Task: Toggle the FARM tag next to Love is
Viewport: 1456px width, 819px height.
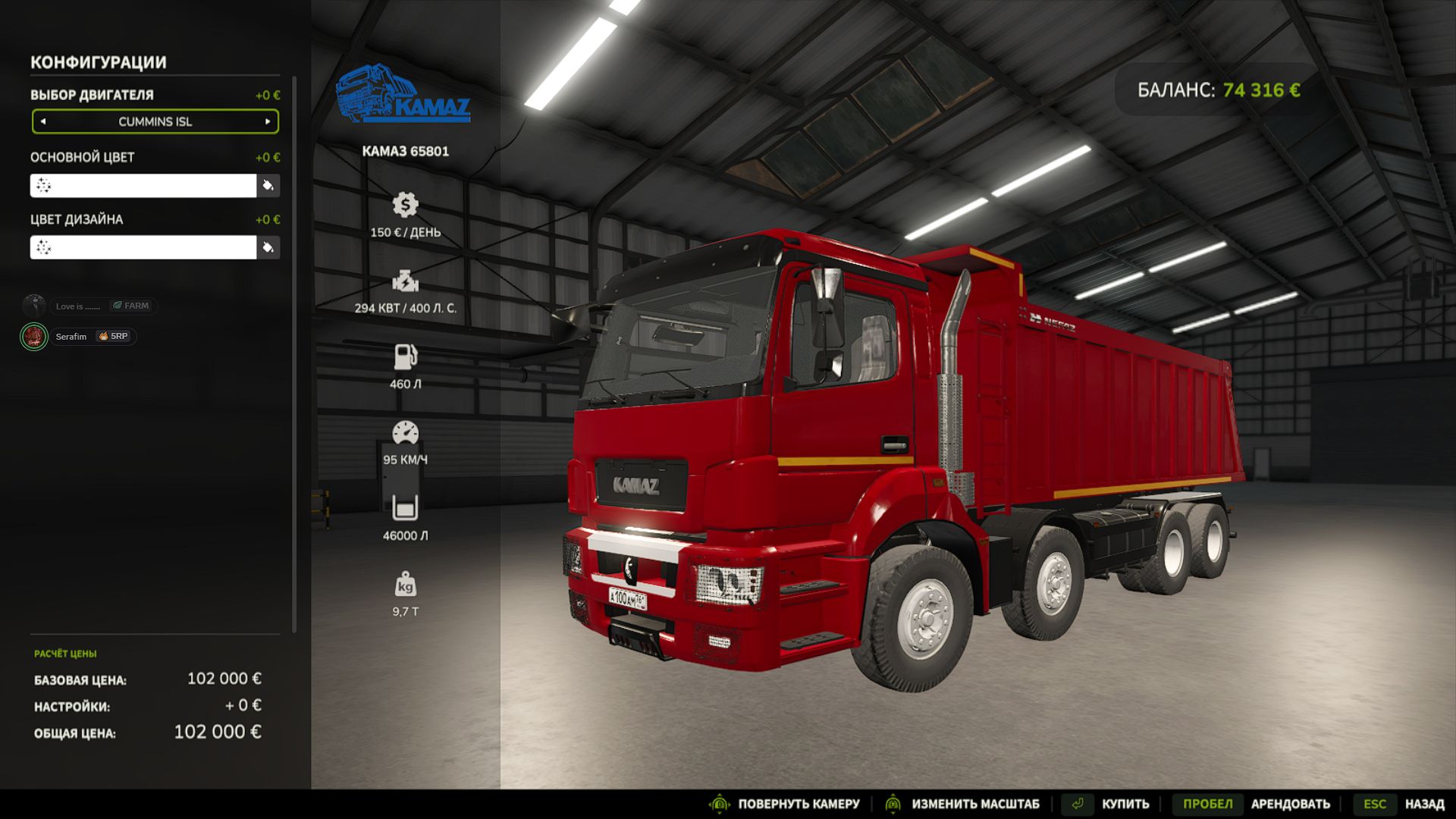Action: (x=129, y=306)
